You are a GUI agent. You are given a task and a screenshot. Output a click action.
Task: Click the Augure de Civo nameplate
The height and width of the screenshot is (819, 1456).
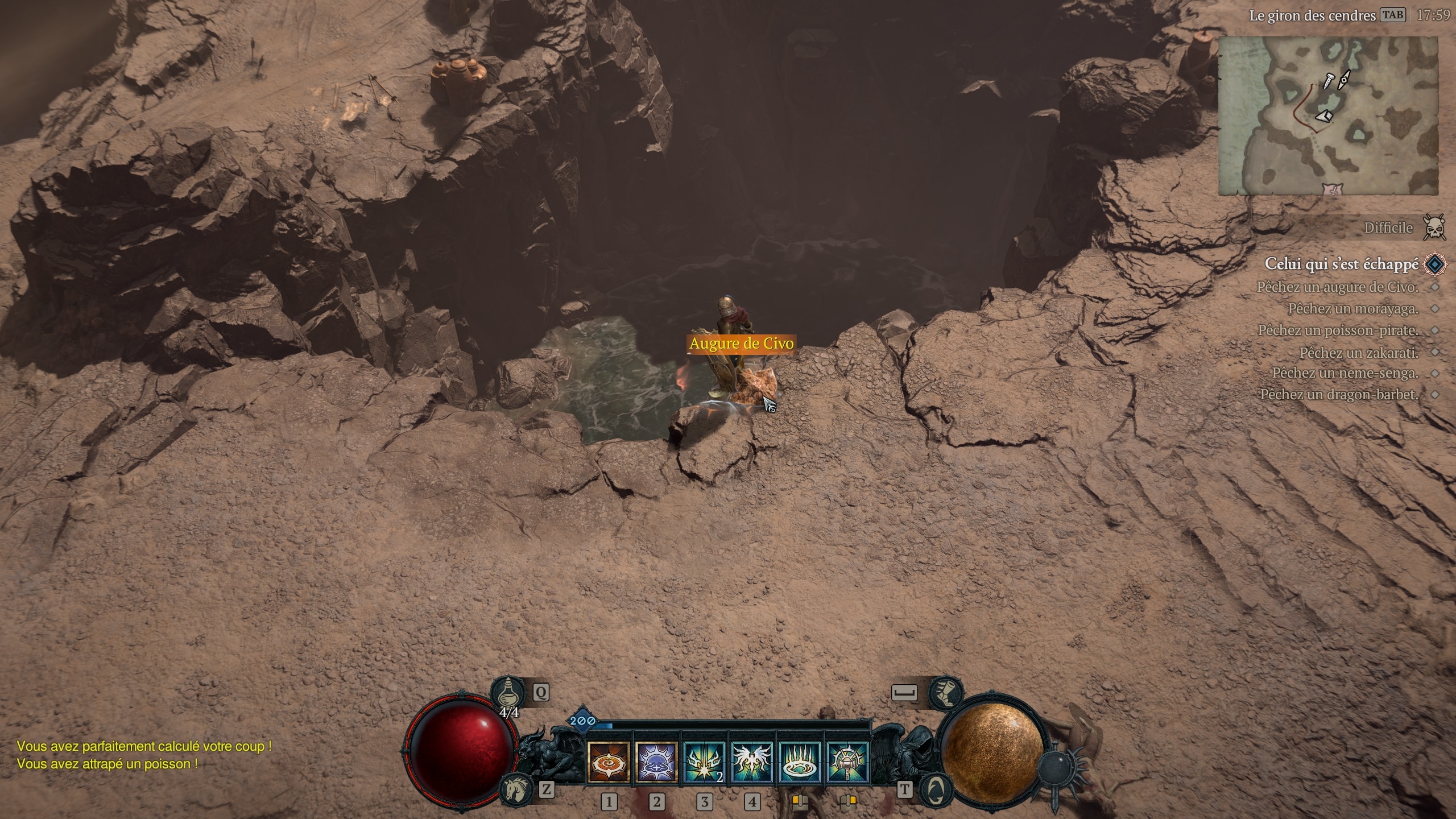pyautogui.click(x=741, y=344)
